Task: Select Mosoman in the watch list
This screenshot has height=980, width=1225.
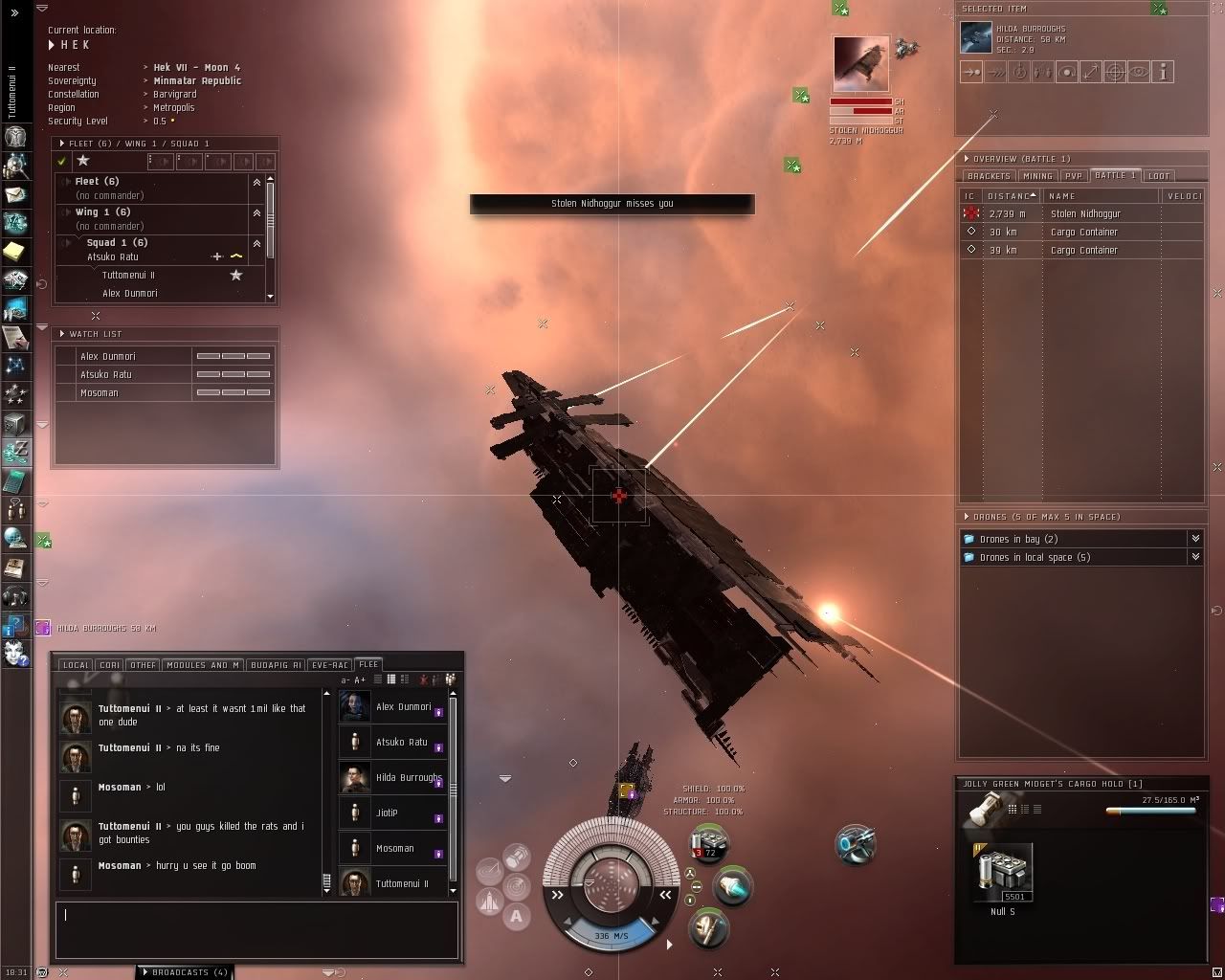Action: pos(100,392)
